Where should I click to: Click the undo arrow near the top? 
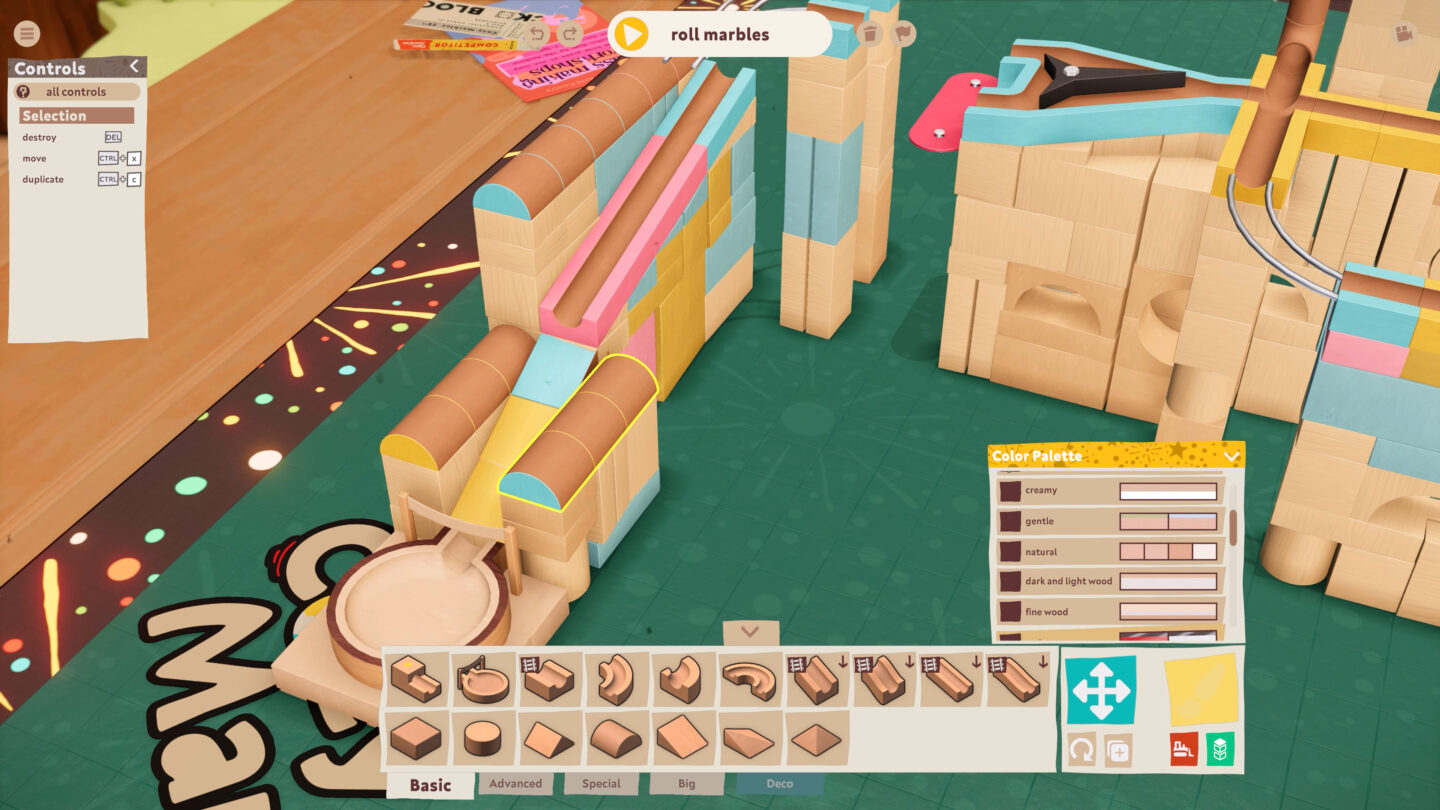pyautogui.click(x=539, y=32)
